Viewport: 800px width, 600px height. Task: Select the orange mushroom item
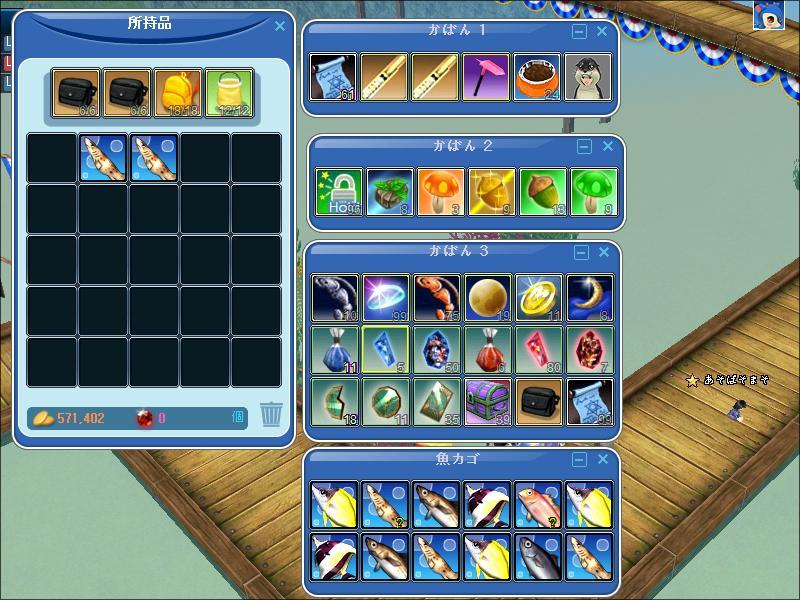pyautogui.click(x=441, y=192)
